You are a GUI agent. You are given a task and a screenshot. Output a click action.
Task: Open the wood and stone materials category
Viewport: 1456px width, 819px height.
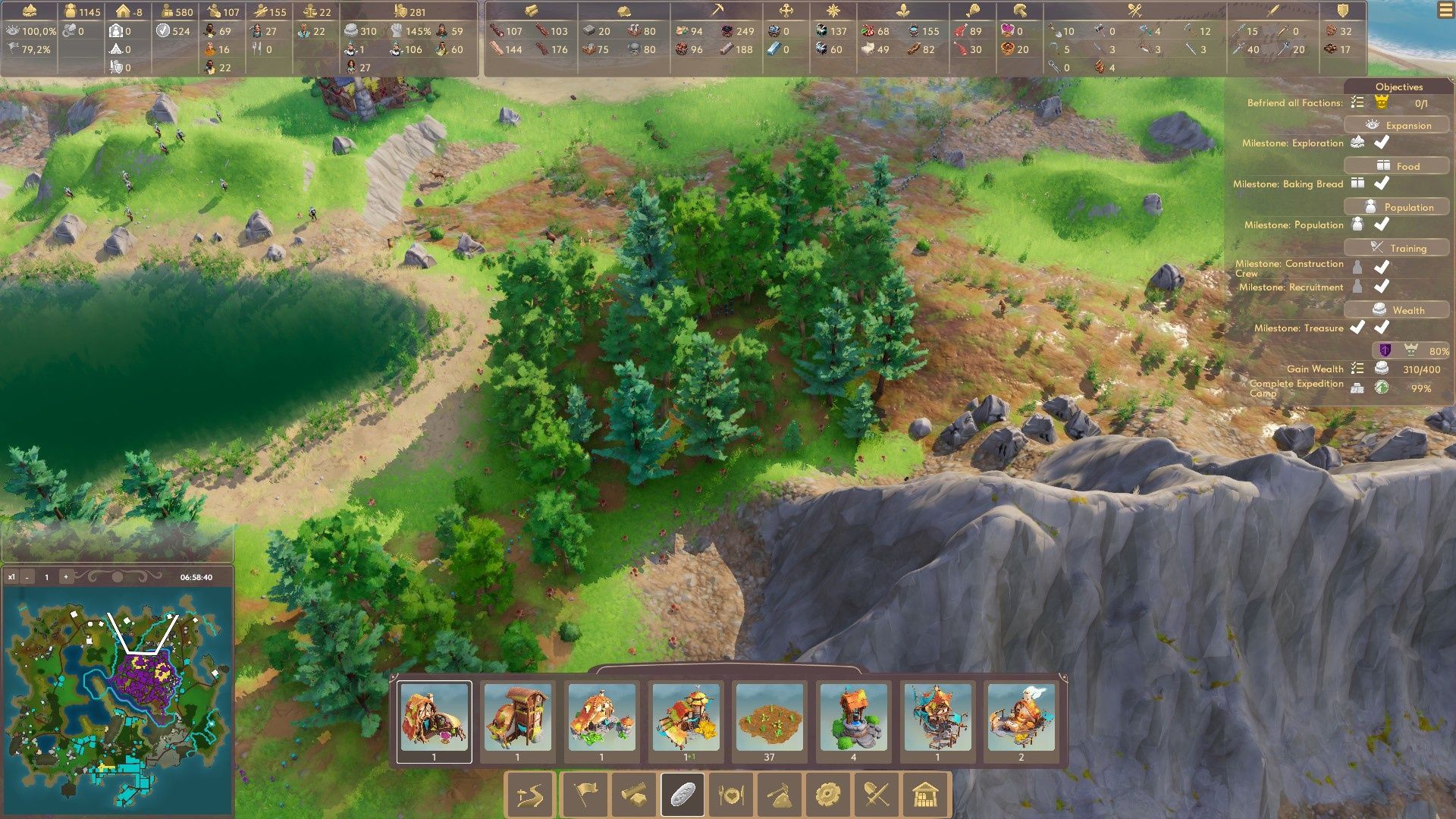[633, 795]
